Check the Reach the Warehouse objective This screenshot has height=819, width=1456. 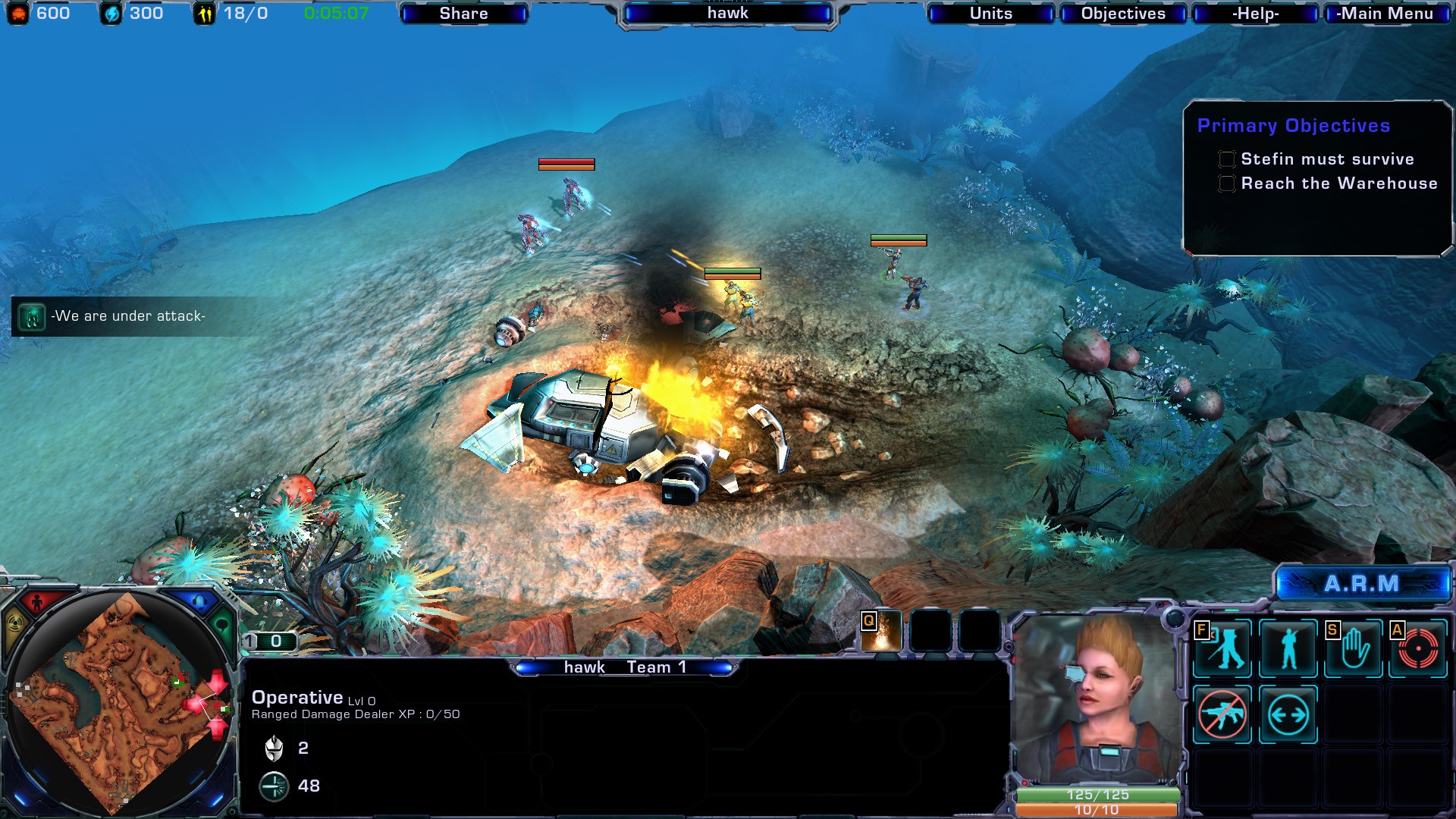(x=1226, y=183)
